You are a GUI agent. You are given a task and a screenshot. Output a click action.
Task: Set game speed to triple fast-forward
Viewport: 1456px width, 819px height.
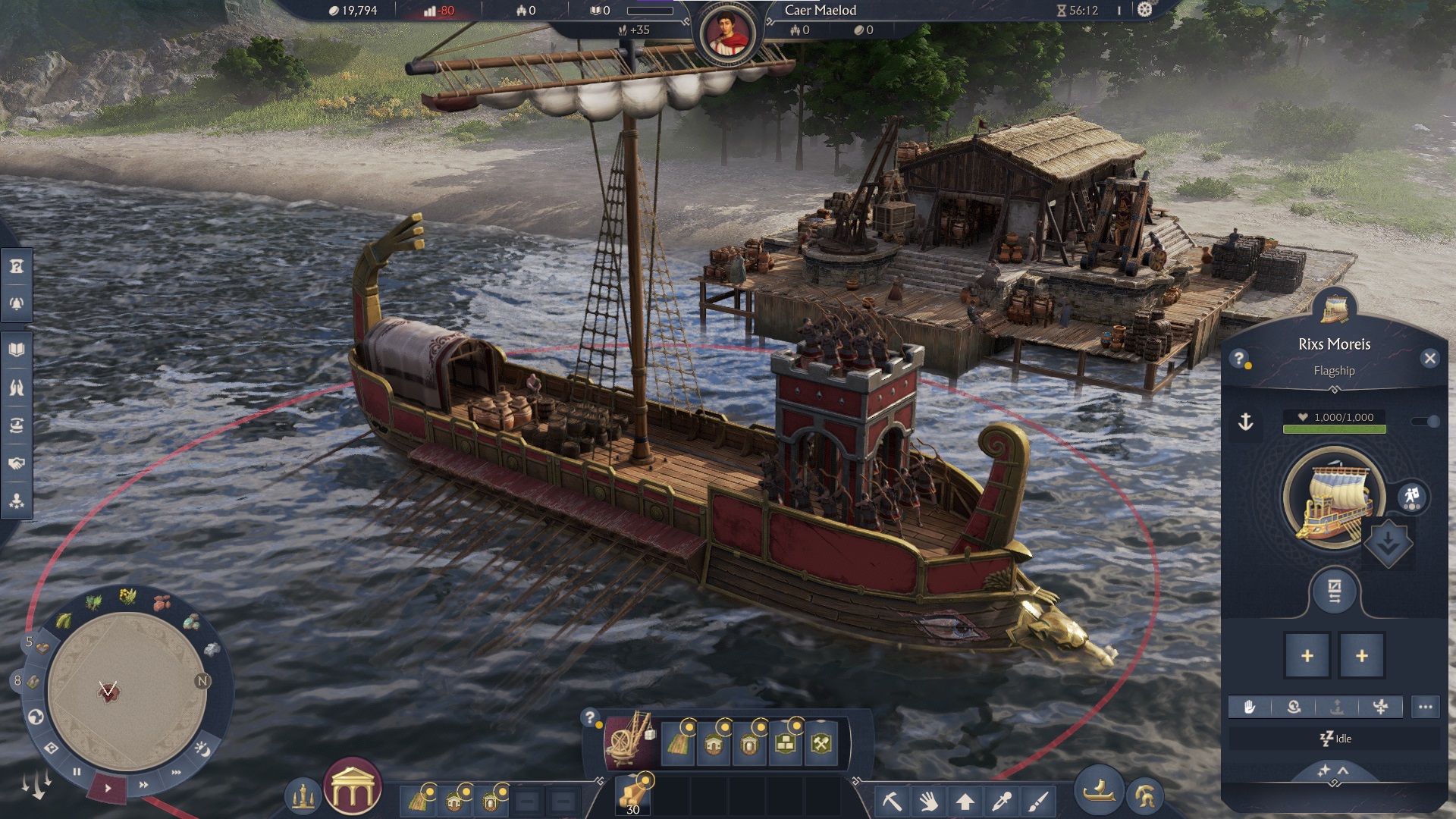(177, 772)
